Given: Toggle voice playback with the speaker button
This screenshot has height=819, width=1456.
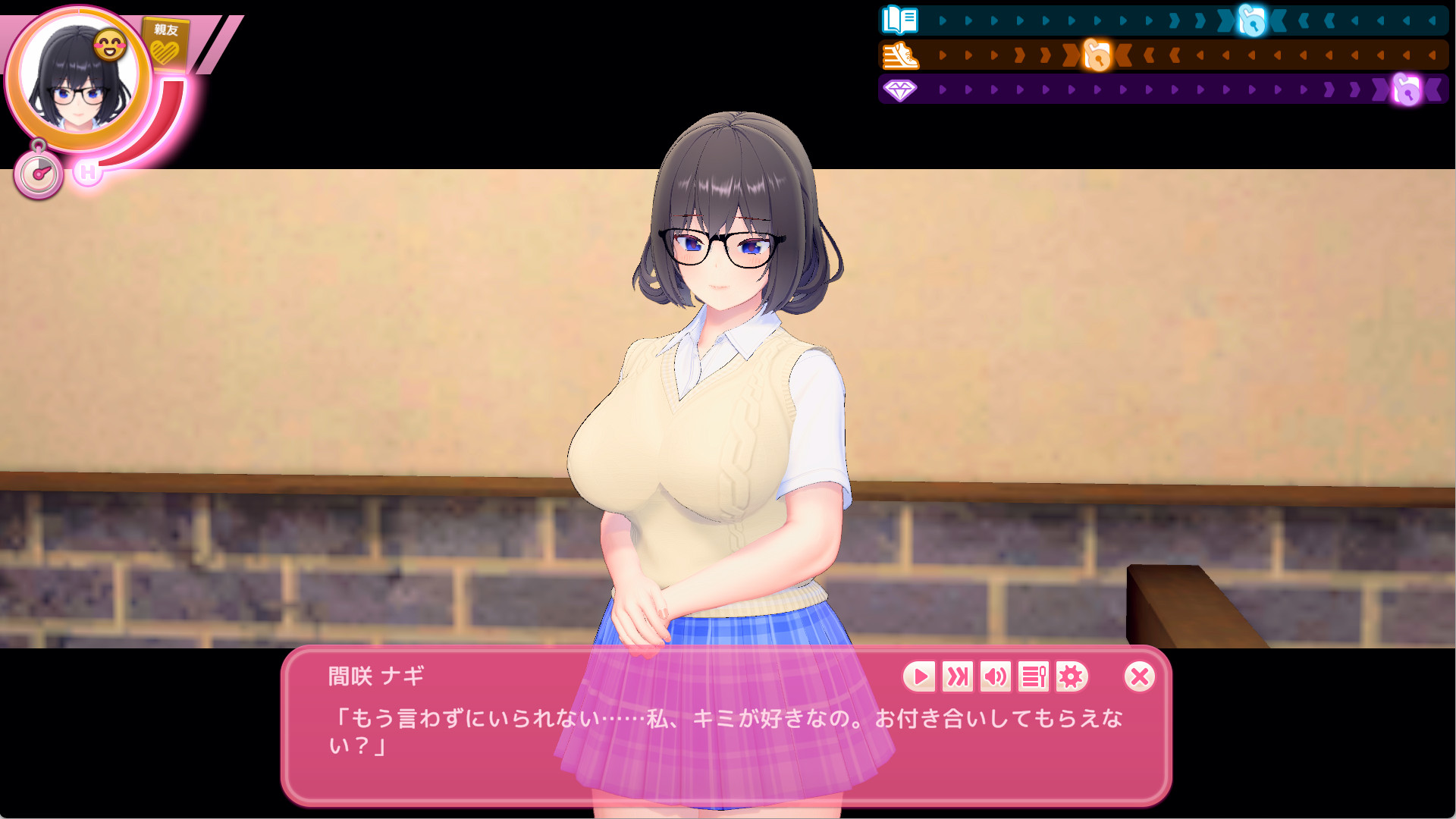Looking at the screenshot, I should pos(995,678).
